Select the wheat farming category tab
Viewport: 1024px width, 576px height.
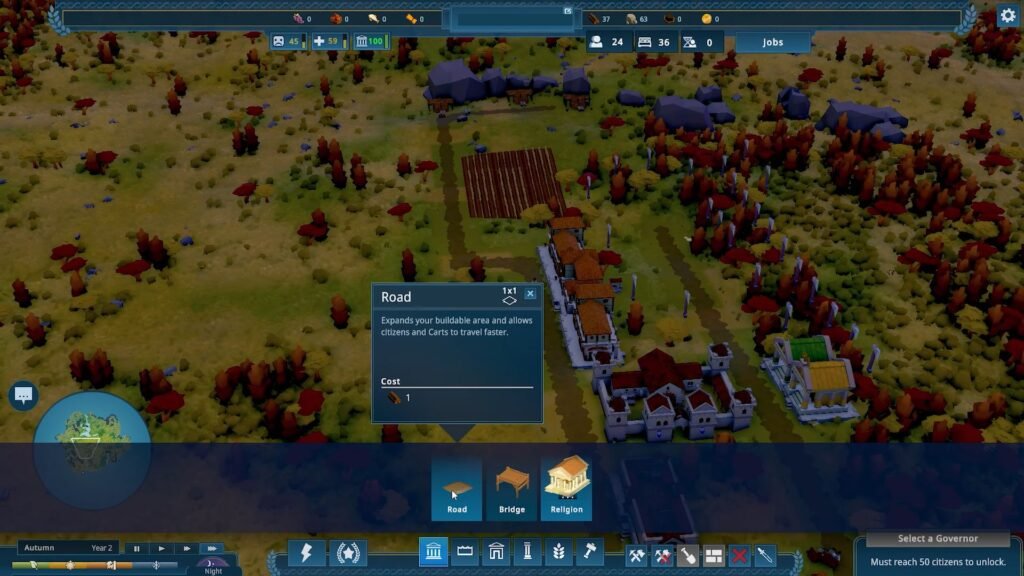point(559,553)
